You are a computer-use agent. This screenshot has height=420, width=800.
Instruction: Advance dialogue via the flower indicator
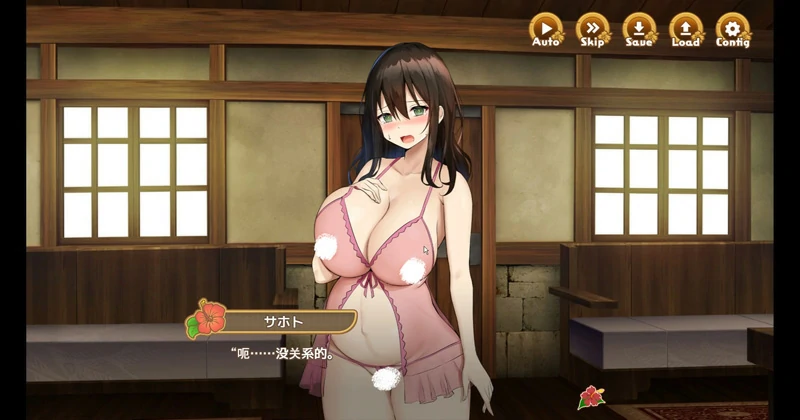591,397
